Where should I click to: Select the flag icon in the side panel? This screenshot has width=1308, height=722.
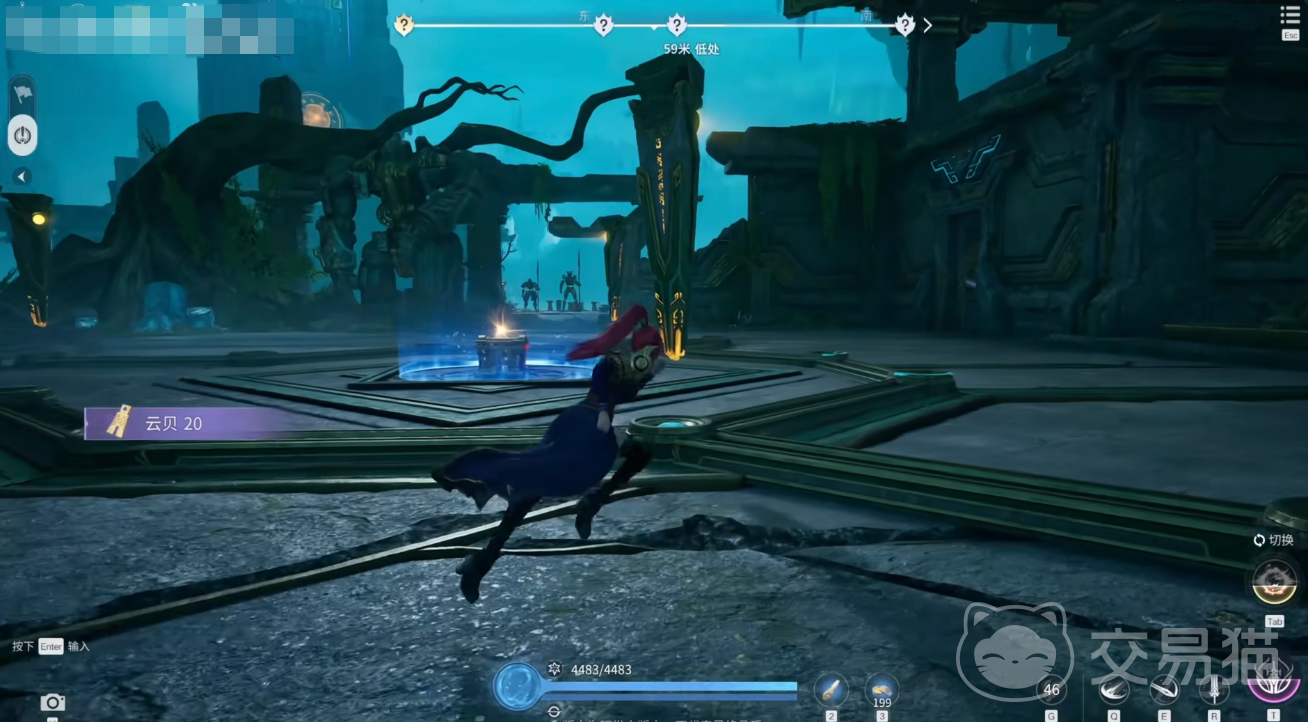pos(22,94)
